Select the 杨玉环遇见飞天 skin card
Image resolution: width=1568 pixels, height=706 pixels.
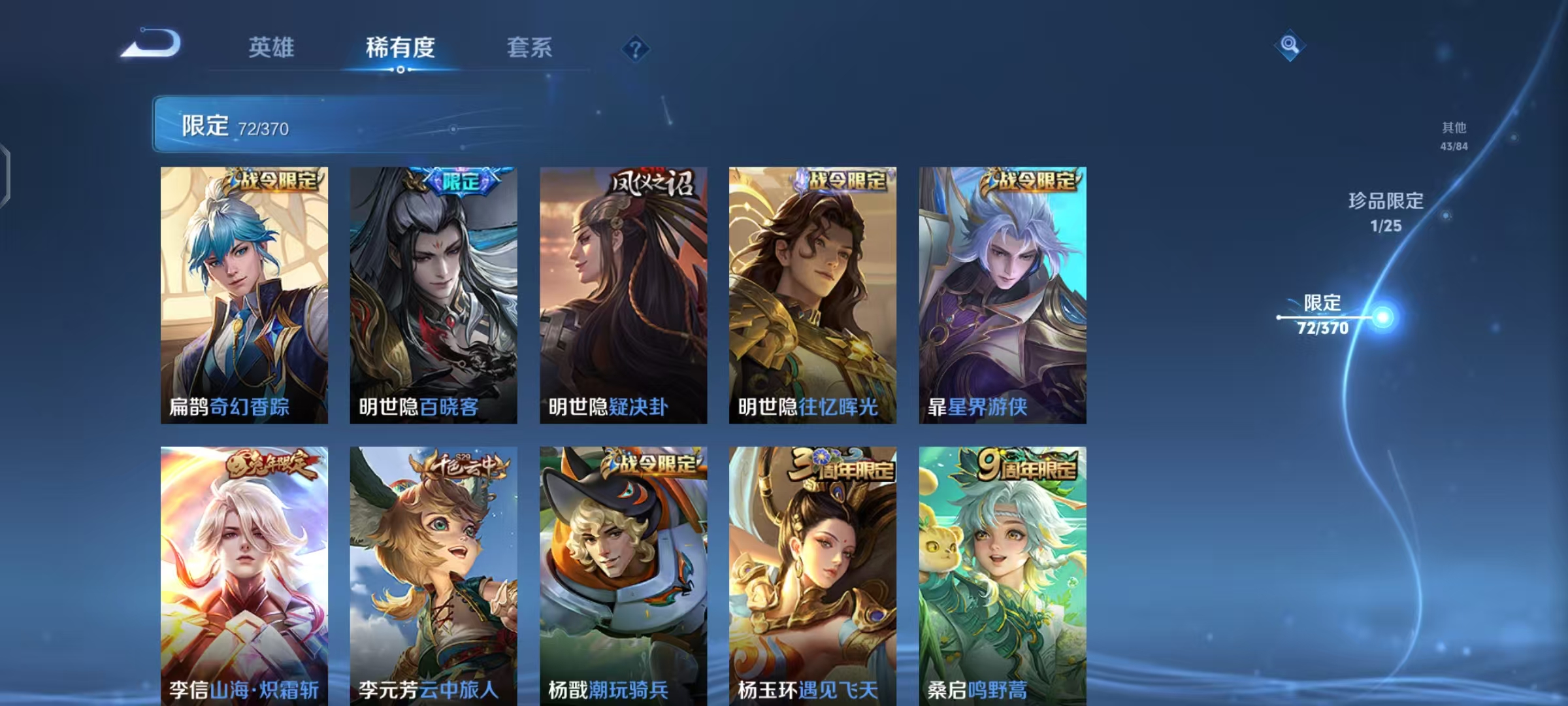click(813, 575)
